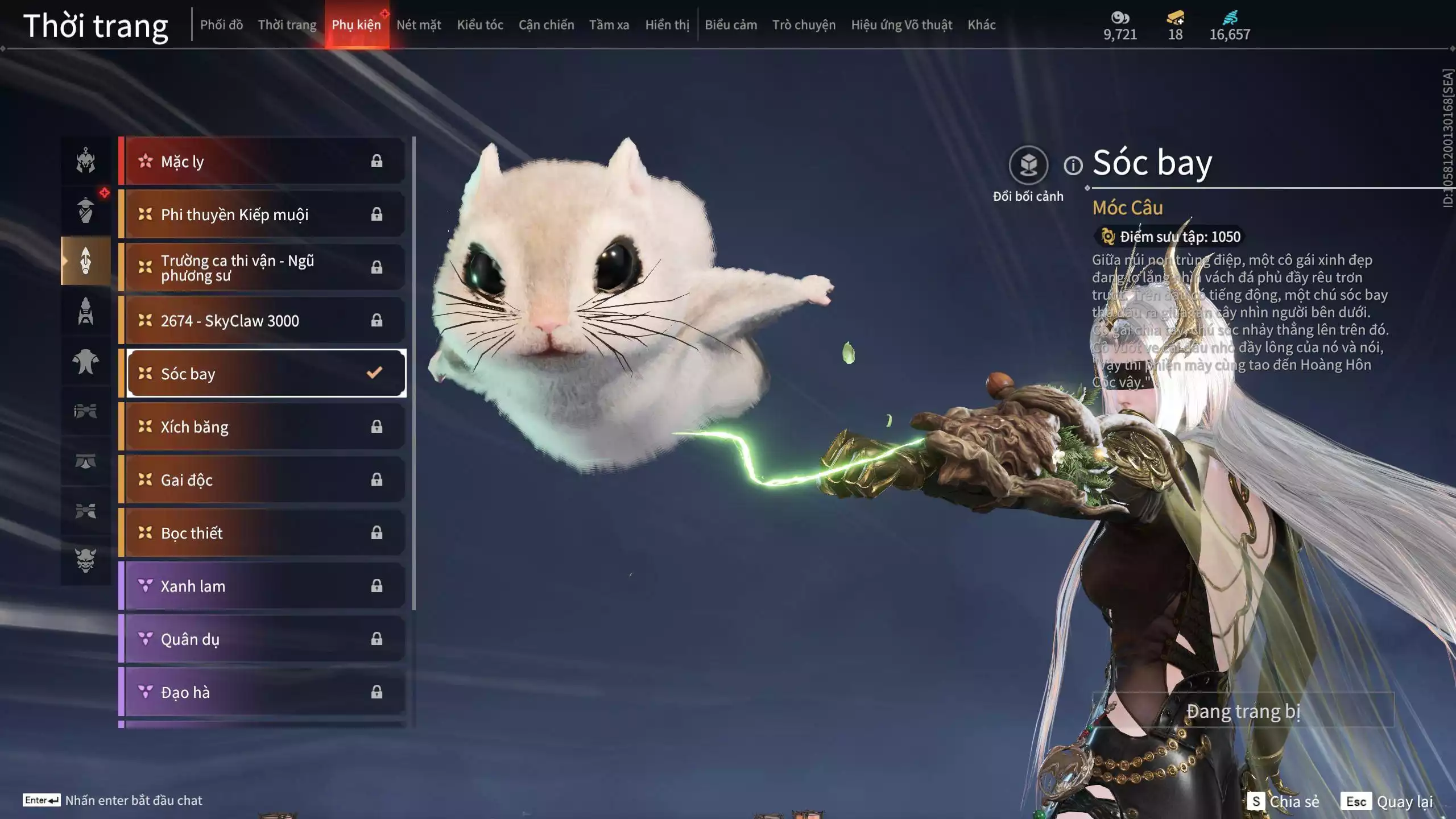Switch to the Phối đồ tab

click(221, 25)
